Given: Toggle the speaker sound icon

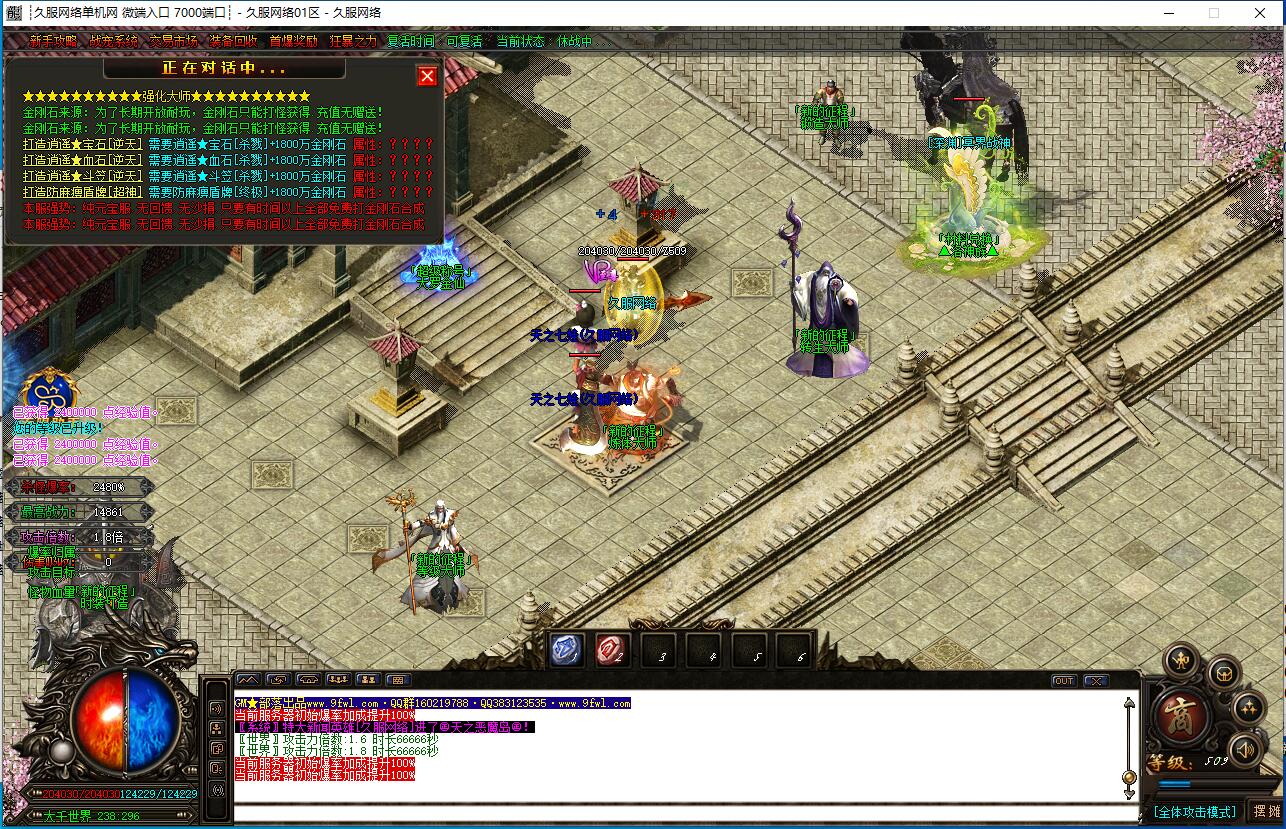Looking at the screenshot, I should tap(1244, 749).
